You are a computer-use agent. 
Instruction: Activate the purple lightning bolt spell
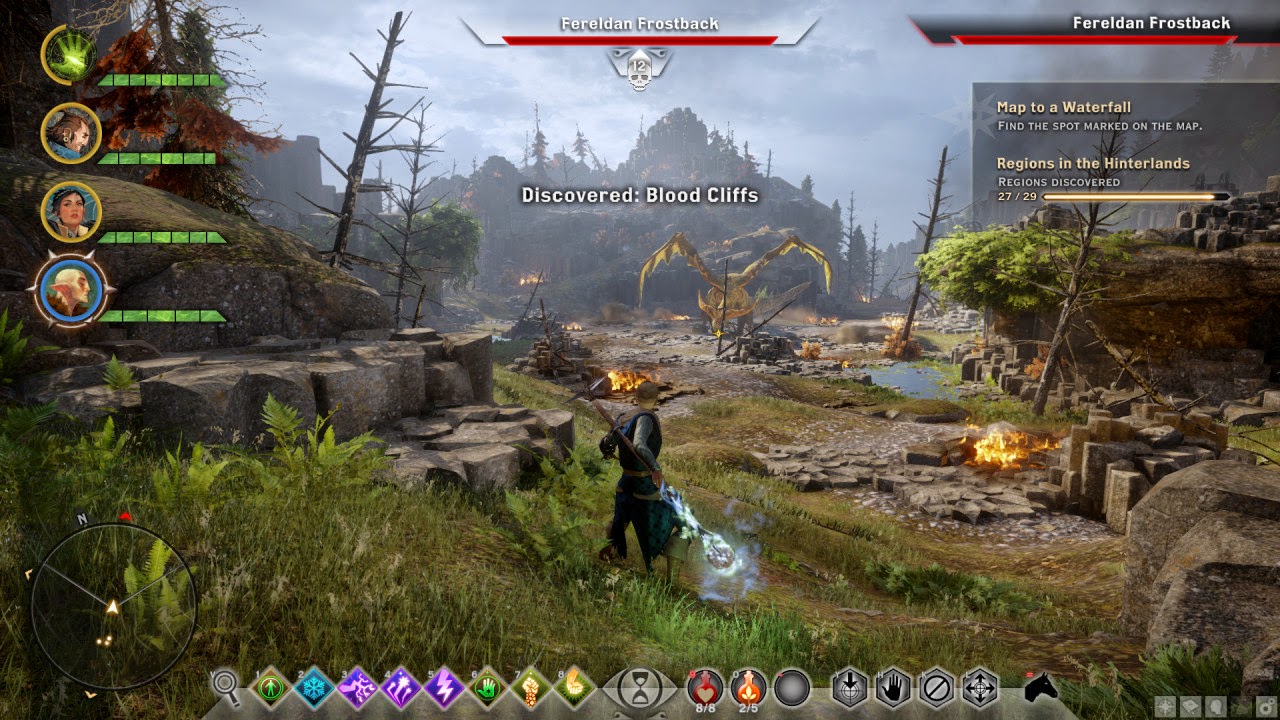click(x=444, y=687)
